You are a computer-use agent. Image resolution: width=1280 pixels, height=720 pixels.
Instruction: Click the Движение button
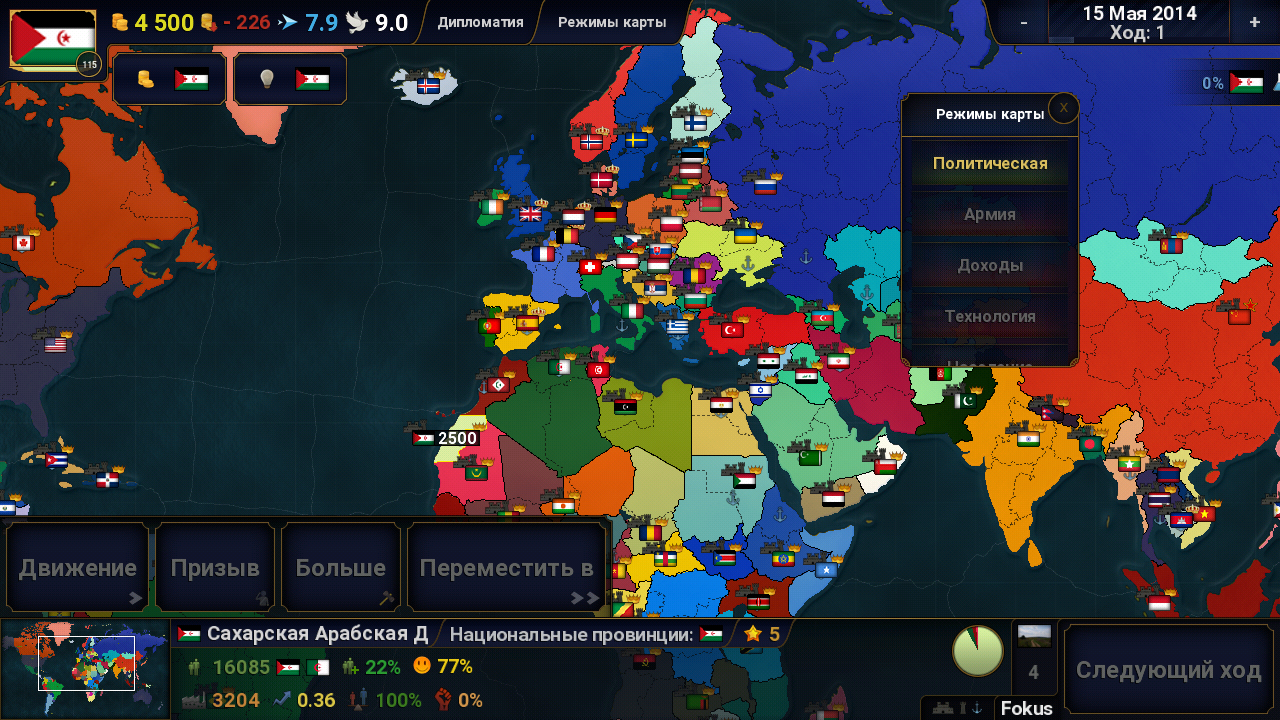tap(78, 568)
